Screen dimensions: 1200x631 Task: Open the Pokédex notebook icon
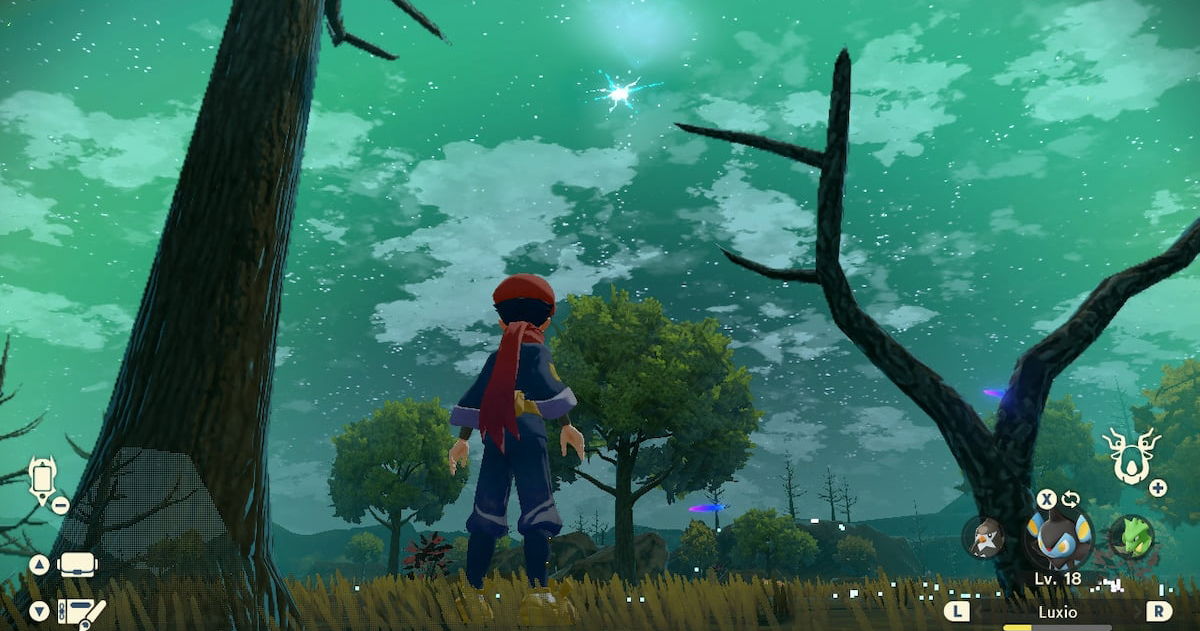[x=81, y=610]
